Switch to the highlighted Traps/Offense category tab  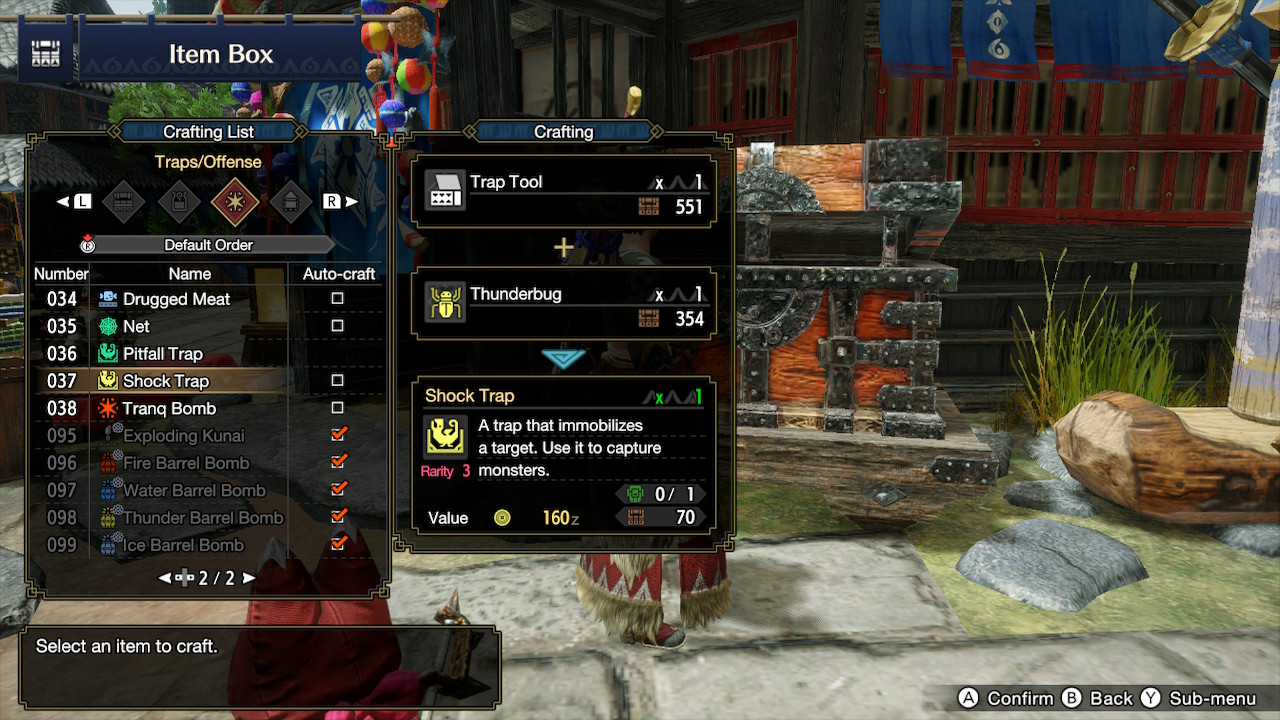coord(236,202)
